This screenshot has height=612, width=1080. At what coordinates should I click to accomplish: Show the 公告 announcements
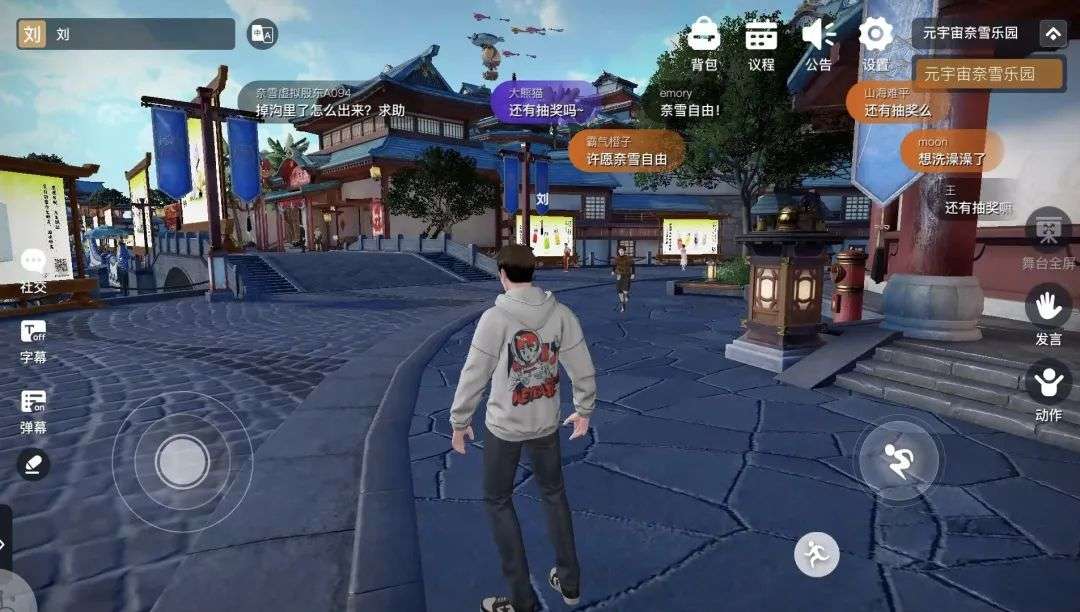(x=818, y=43)
